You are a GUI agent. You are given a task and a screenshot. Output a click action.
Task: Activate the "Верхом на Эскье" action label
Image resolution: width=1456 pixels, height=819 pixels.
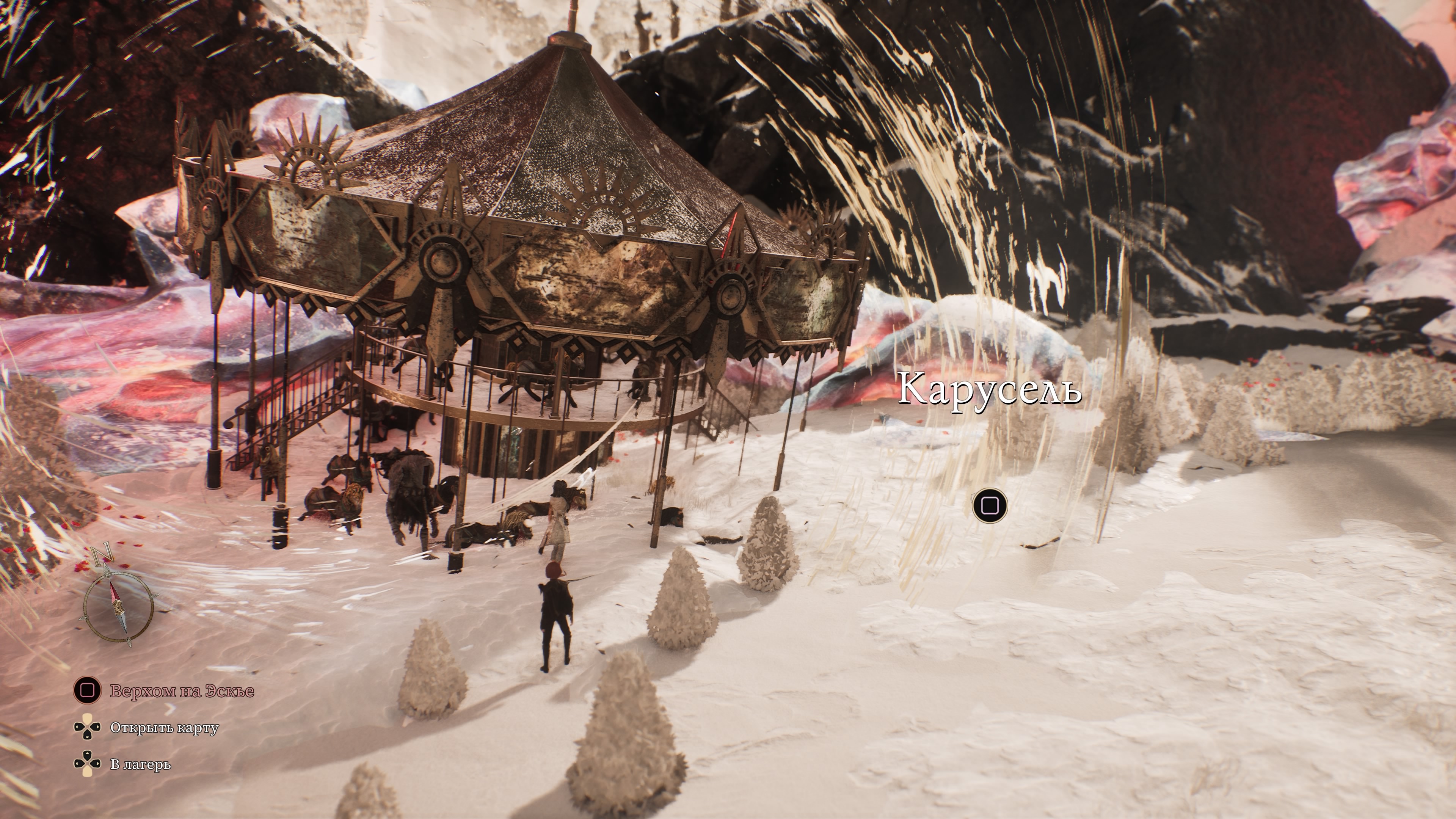[x=182, y=691]
